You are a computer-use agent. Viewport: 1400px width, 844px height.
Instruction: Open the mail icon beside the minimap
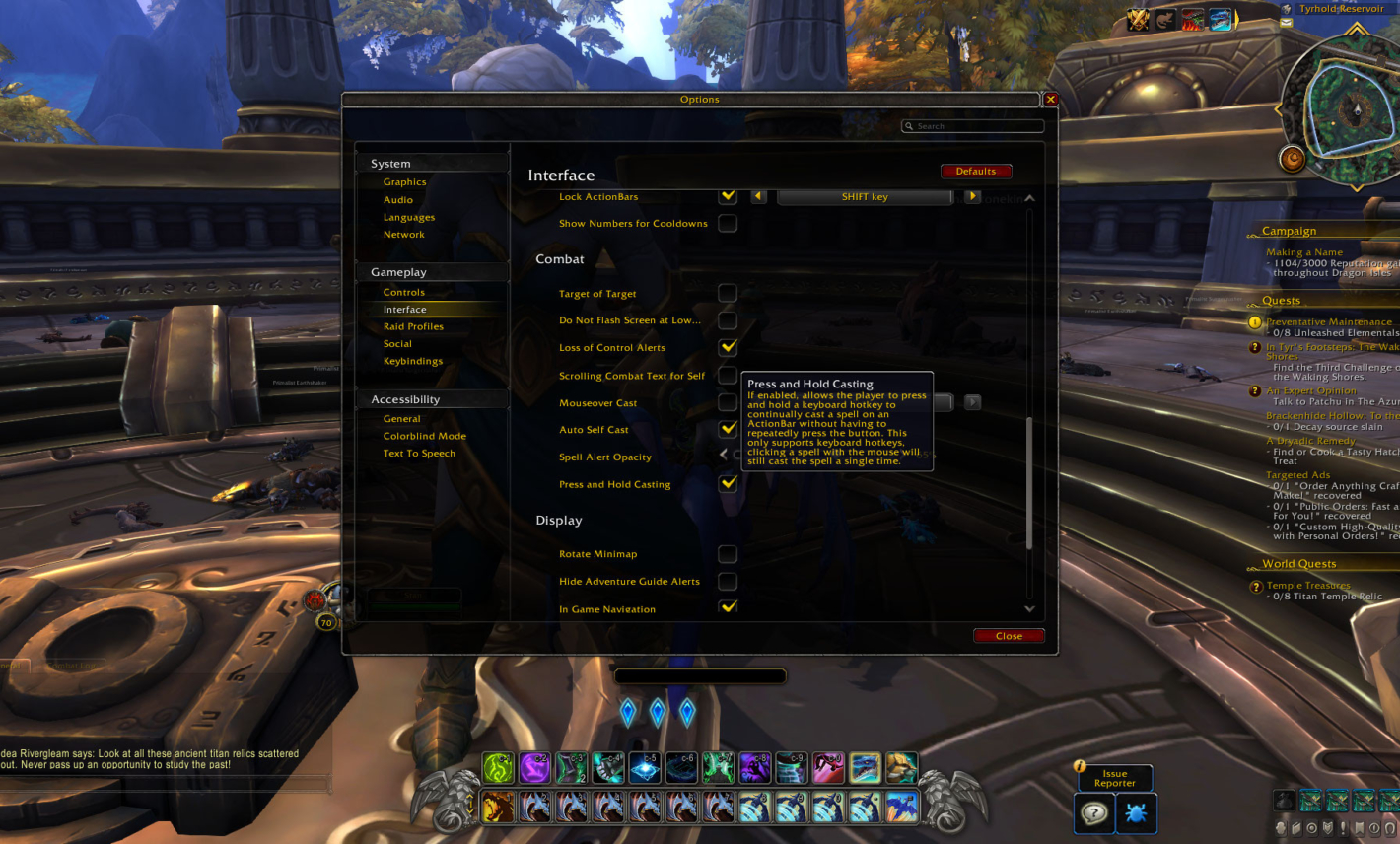tap(1286, 24)
